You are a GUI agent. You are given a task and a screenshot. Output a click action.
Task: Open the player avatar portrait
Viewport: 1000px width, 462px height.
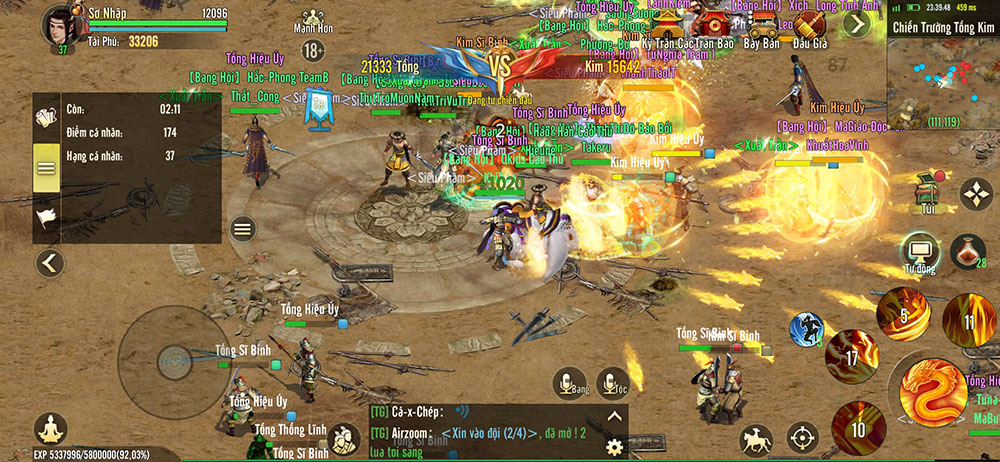(58, 24)
